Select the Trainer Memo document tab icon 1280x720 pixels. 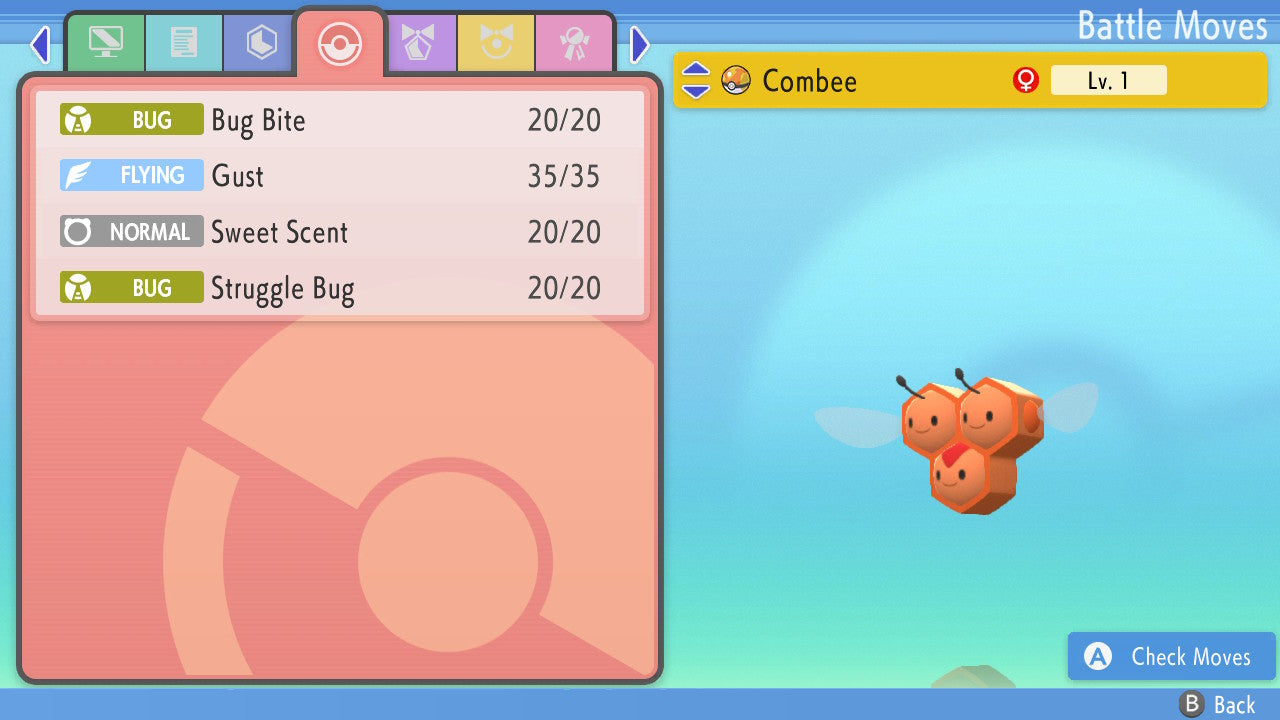tap(184, 43)
